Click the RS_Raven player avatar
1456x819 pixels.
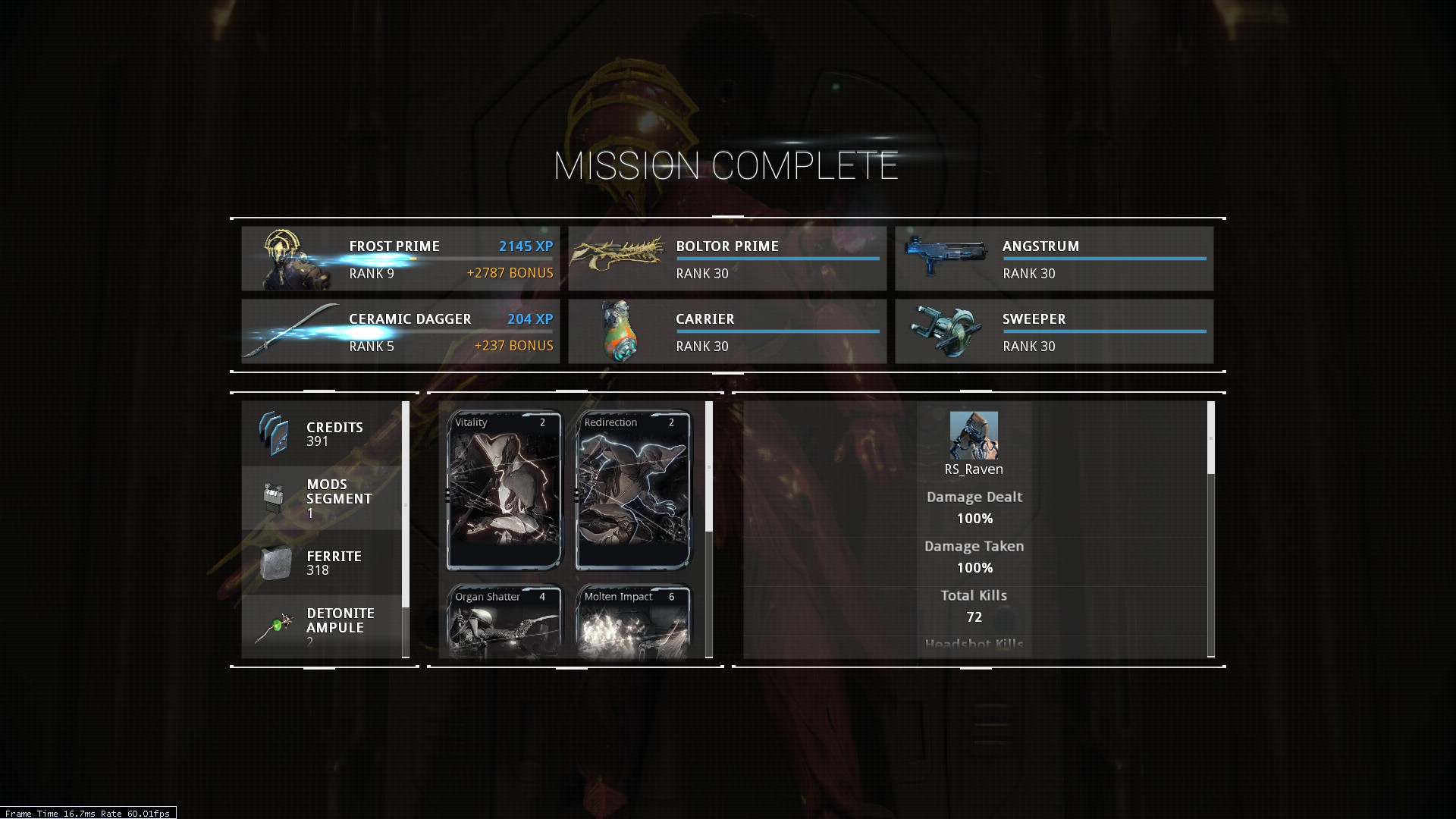click(x=974, y=435)
